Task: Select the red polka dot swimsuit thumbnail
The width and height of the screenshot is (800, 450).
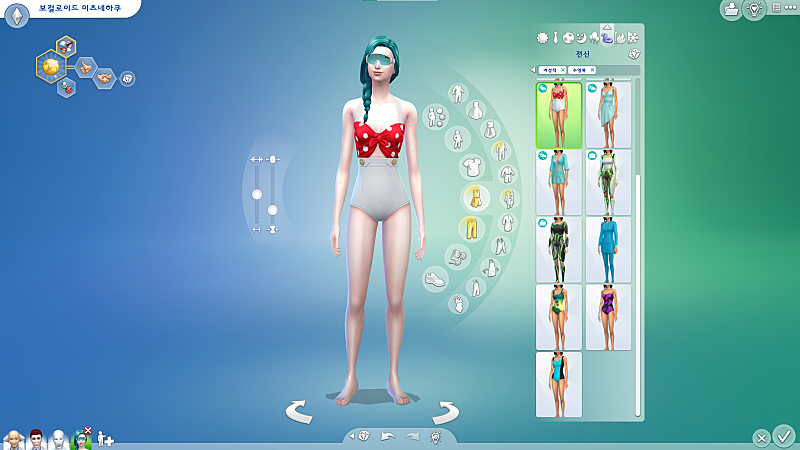Action: point(558,115)
